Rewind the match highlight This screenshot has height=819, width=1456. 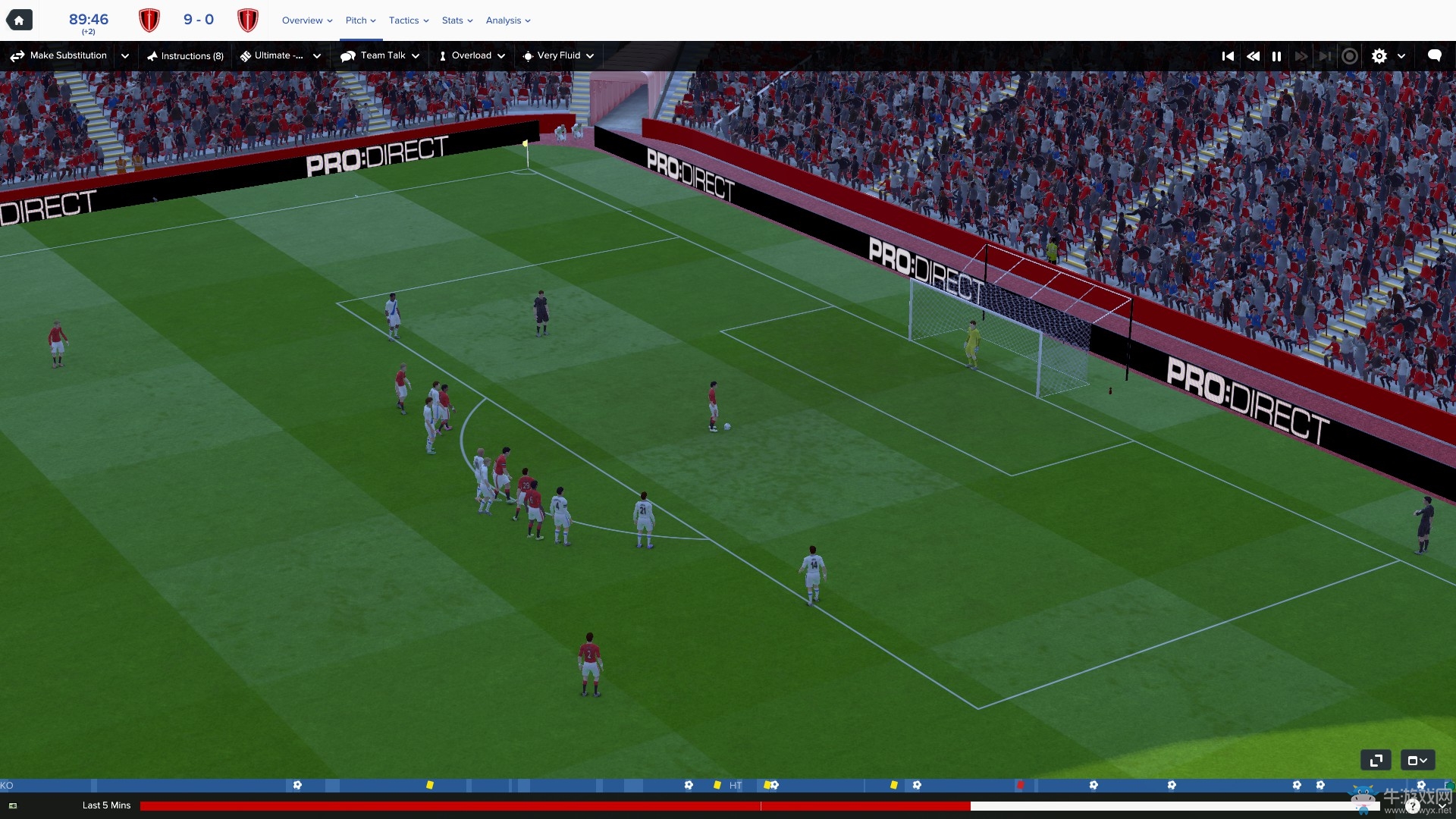[1253, 56]
